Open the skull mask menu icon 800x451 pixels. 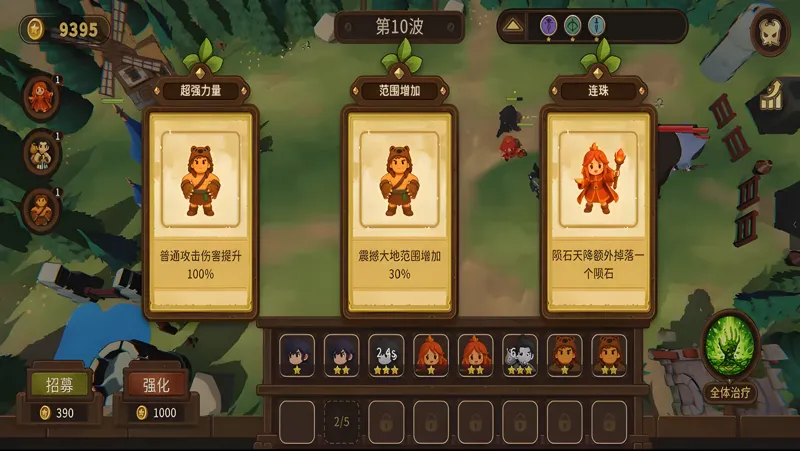click(x=770, y=33)
